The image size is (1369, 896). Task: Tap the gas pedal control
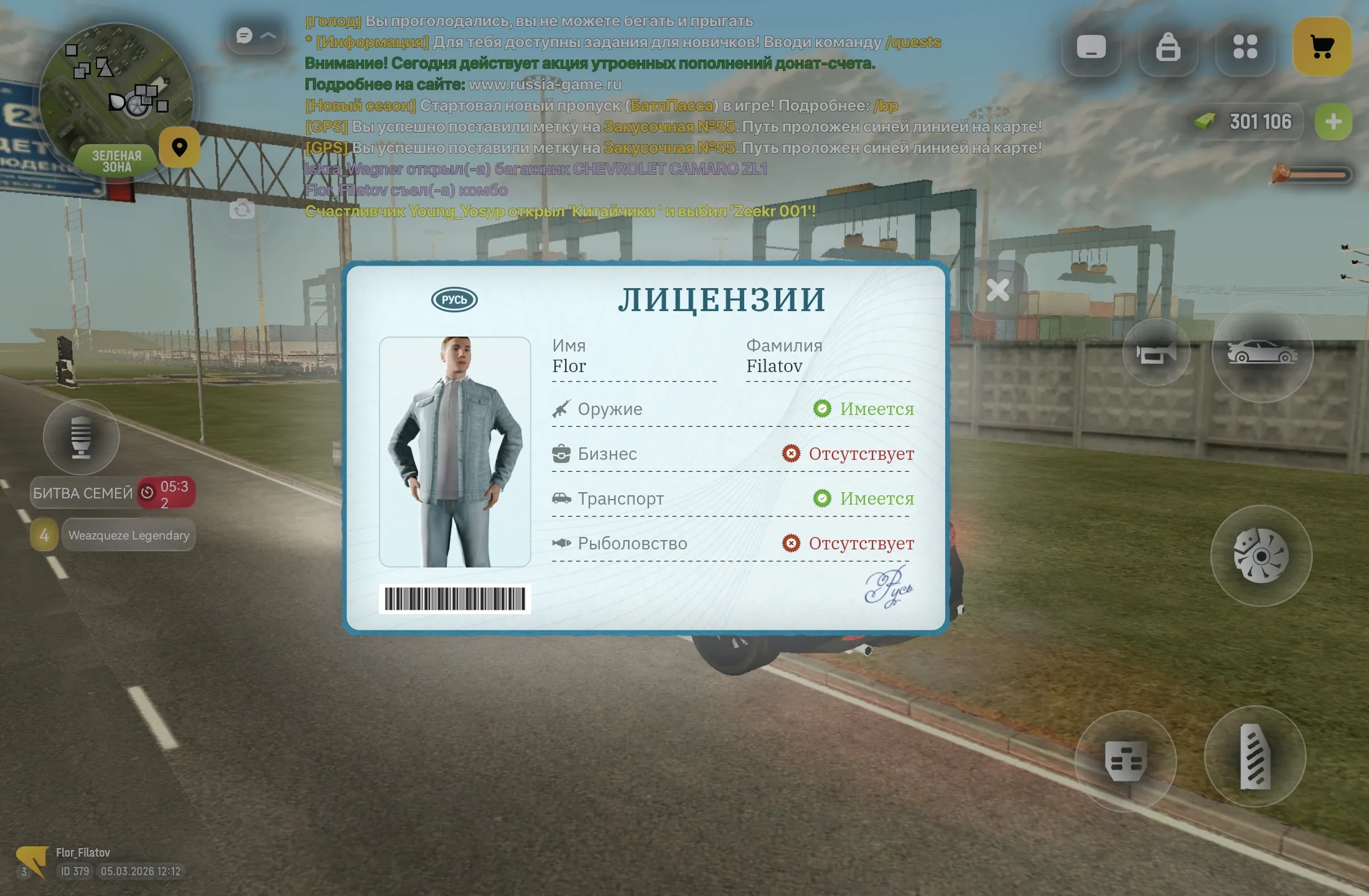[1255, 757]
